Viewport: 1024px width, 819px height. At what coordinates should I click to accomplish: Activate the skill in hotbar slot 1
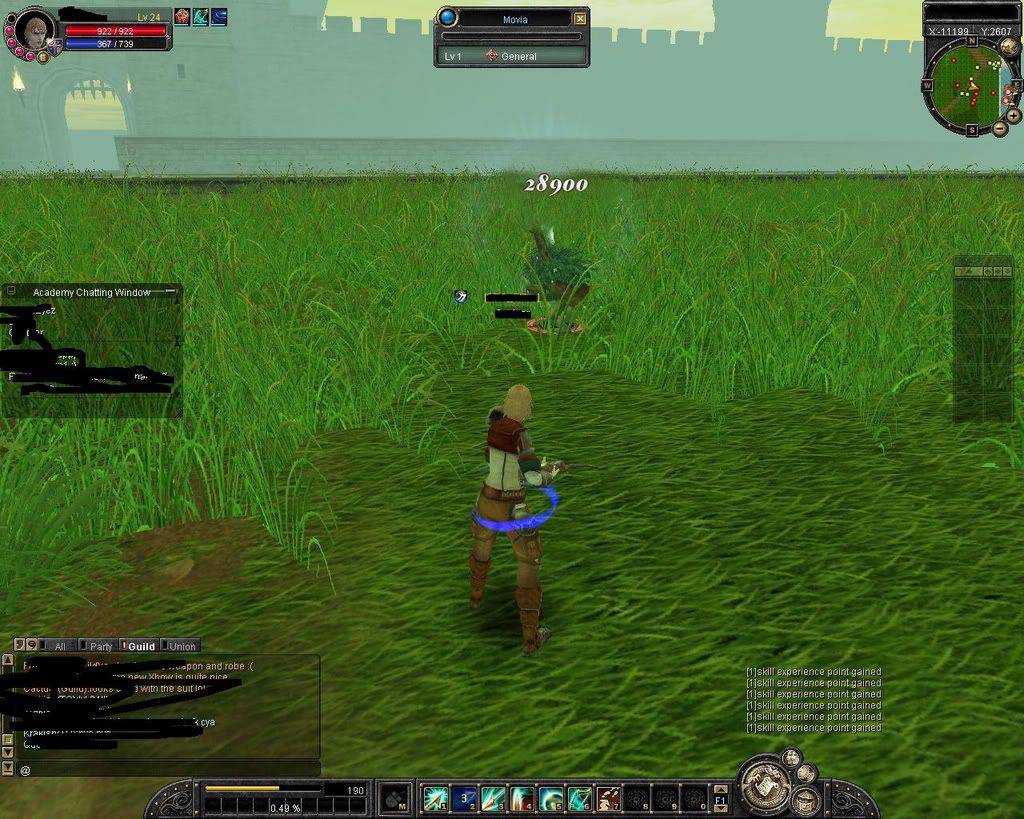click(x=435, y=798)
